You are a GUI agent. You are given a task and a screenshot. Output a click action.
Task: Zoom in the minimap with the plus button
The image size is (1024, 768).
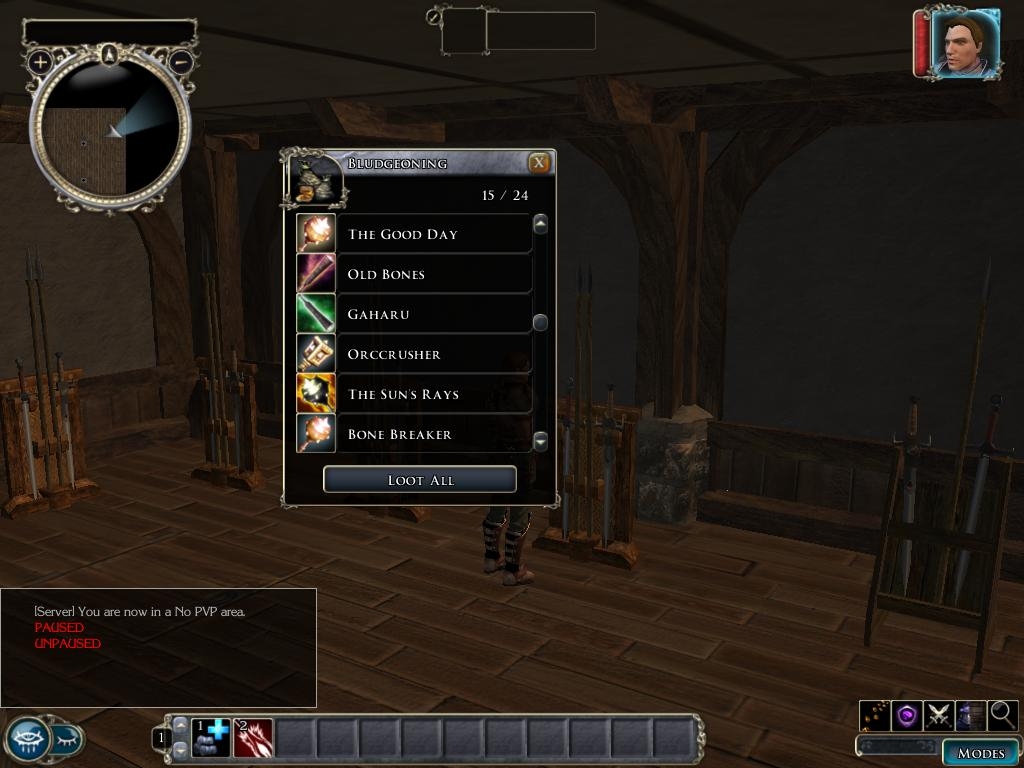tap(40, 62)
